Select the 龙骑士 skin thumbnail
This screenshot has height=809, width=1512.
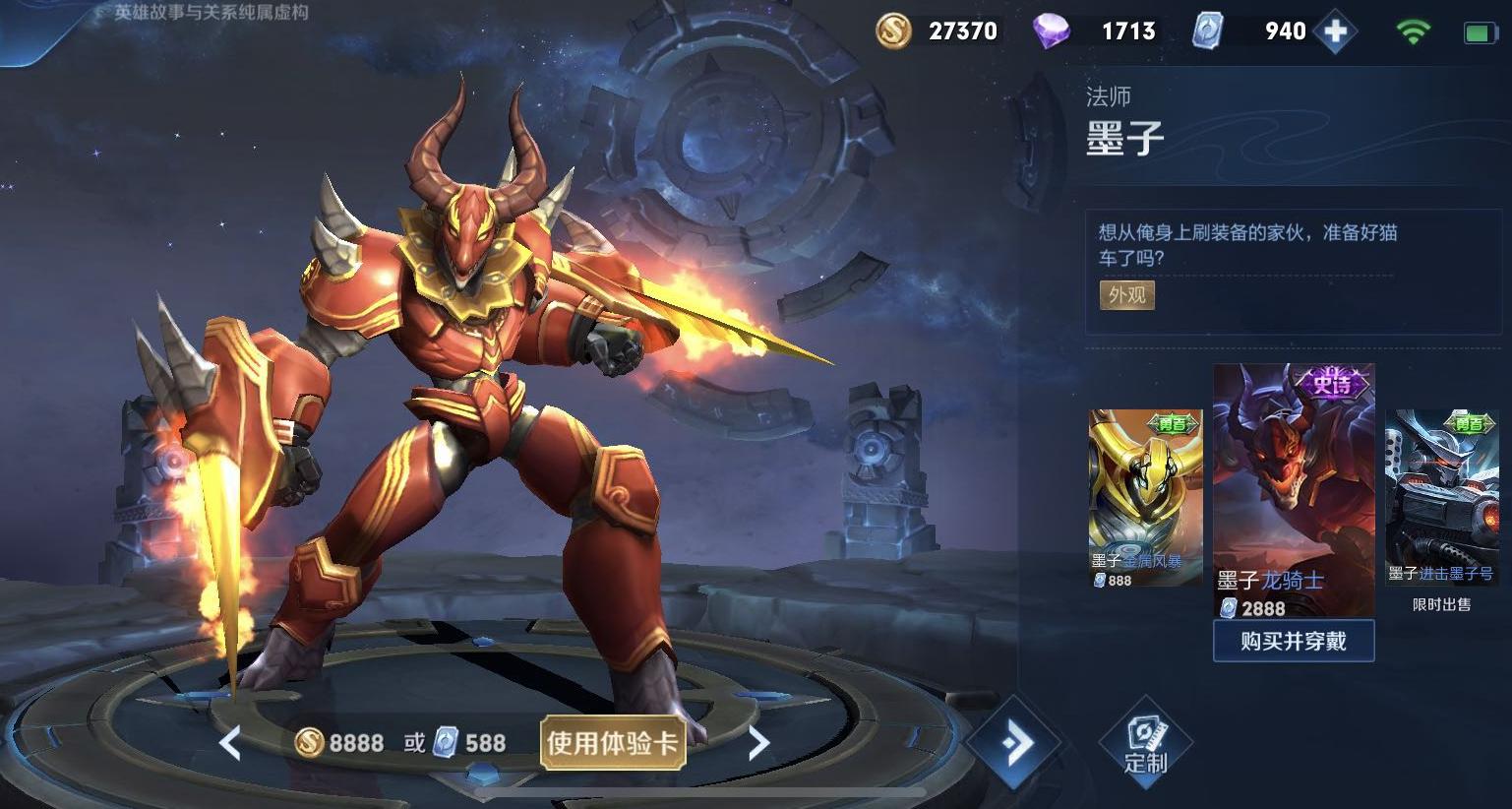[1294, 482]
